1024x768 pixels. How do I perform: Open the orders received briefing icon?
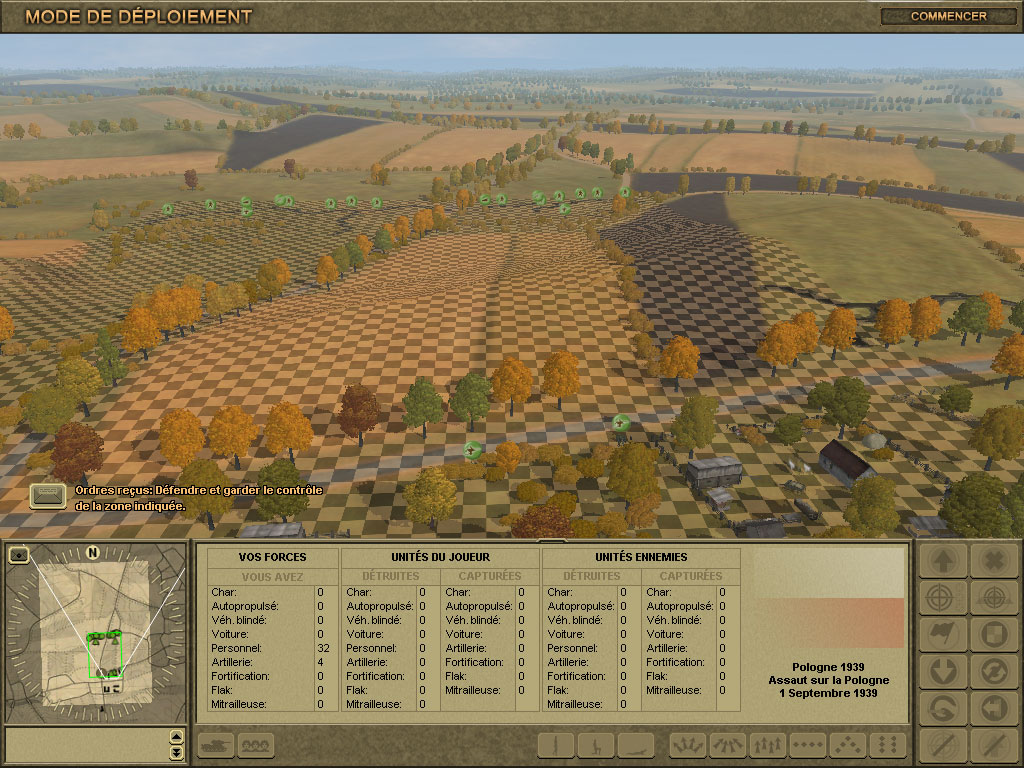(47, 495)
